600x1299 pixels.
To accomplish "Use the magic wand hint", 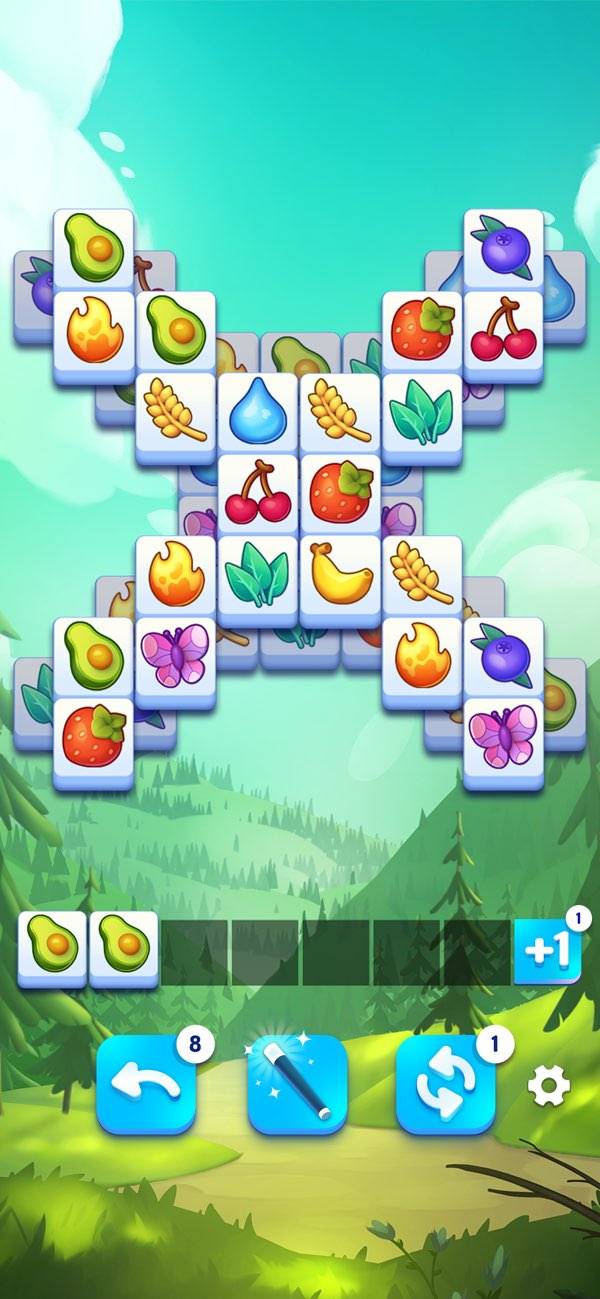I will click(x=297, y=1084).
